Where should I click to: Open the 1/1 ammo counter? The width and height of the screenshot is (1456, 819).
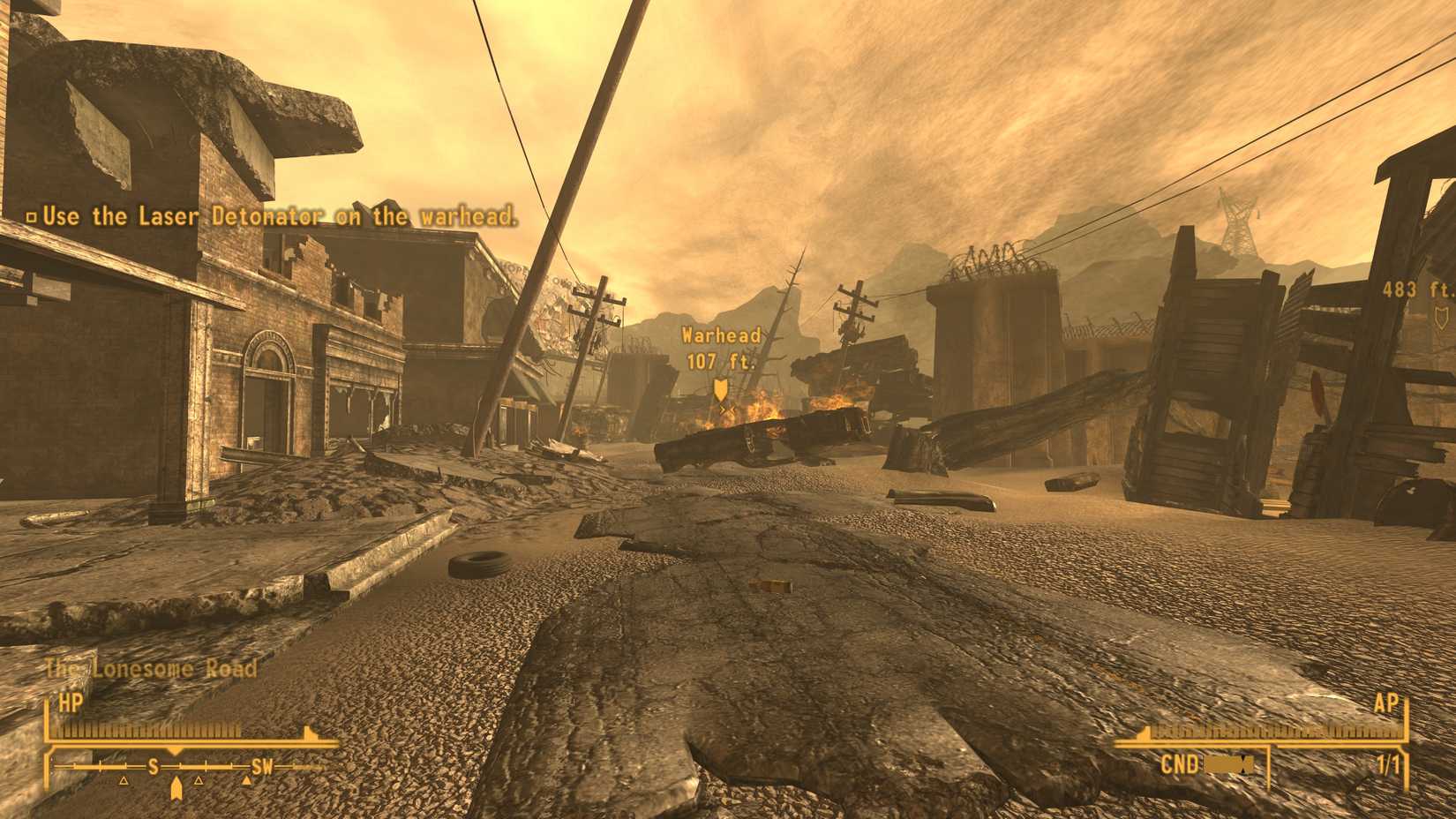pyautogui.click(x=1389, y=763)
